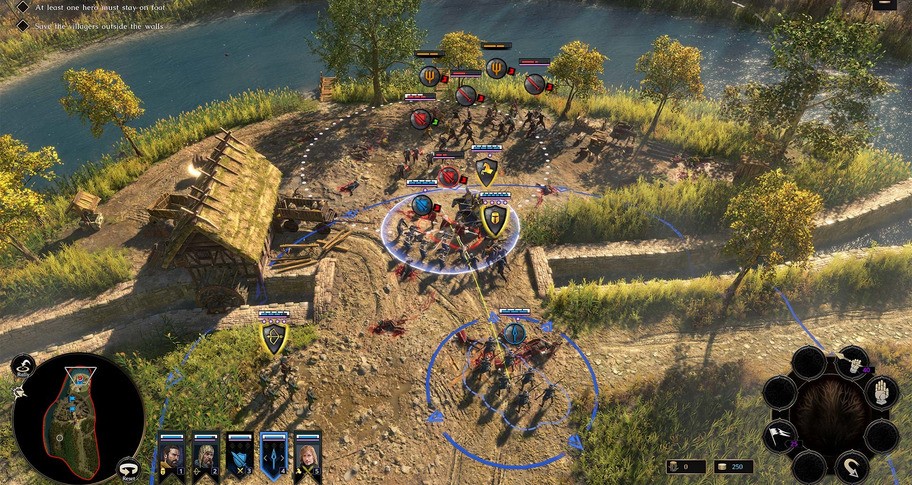The height and width of the screenshot is (485, 912).
Task: Select the highlighted spear unit banner 4
Action: [x=273, y=457]
